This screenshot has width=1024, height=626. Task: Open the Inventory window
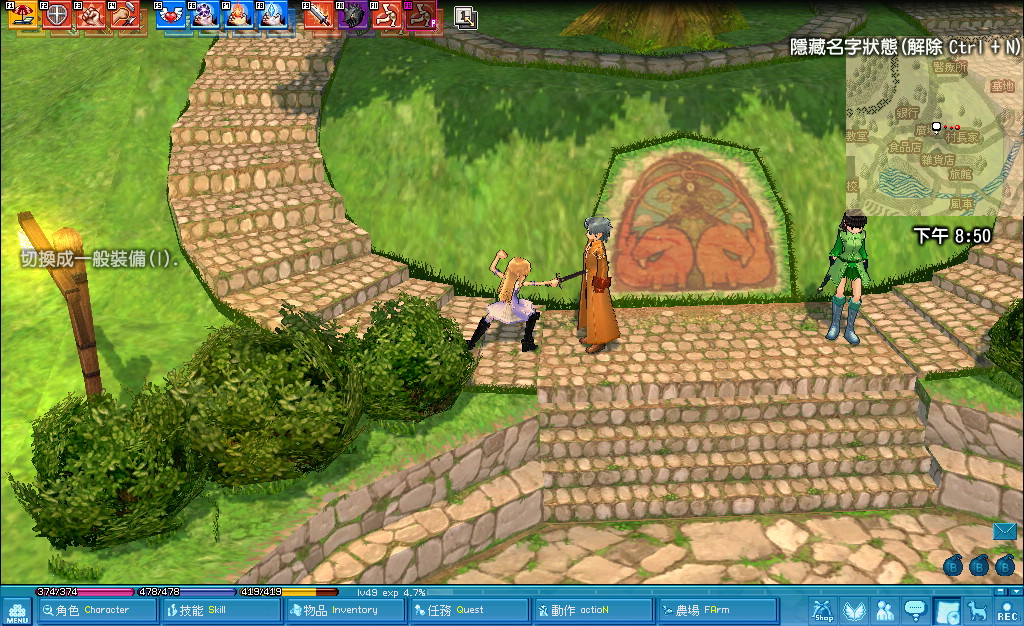point(345,610)
